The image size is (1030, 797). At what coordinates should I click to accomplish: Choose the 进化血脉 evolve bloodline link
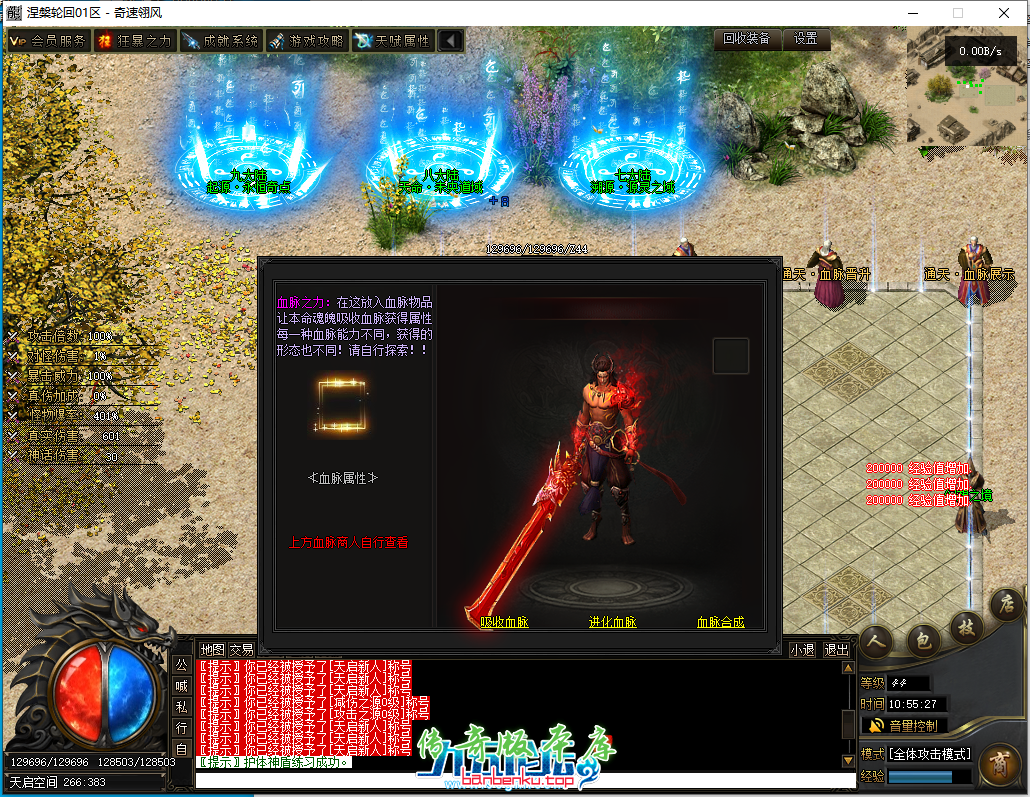tap(612, 622)
